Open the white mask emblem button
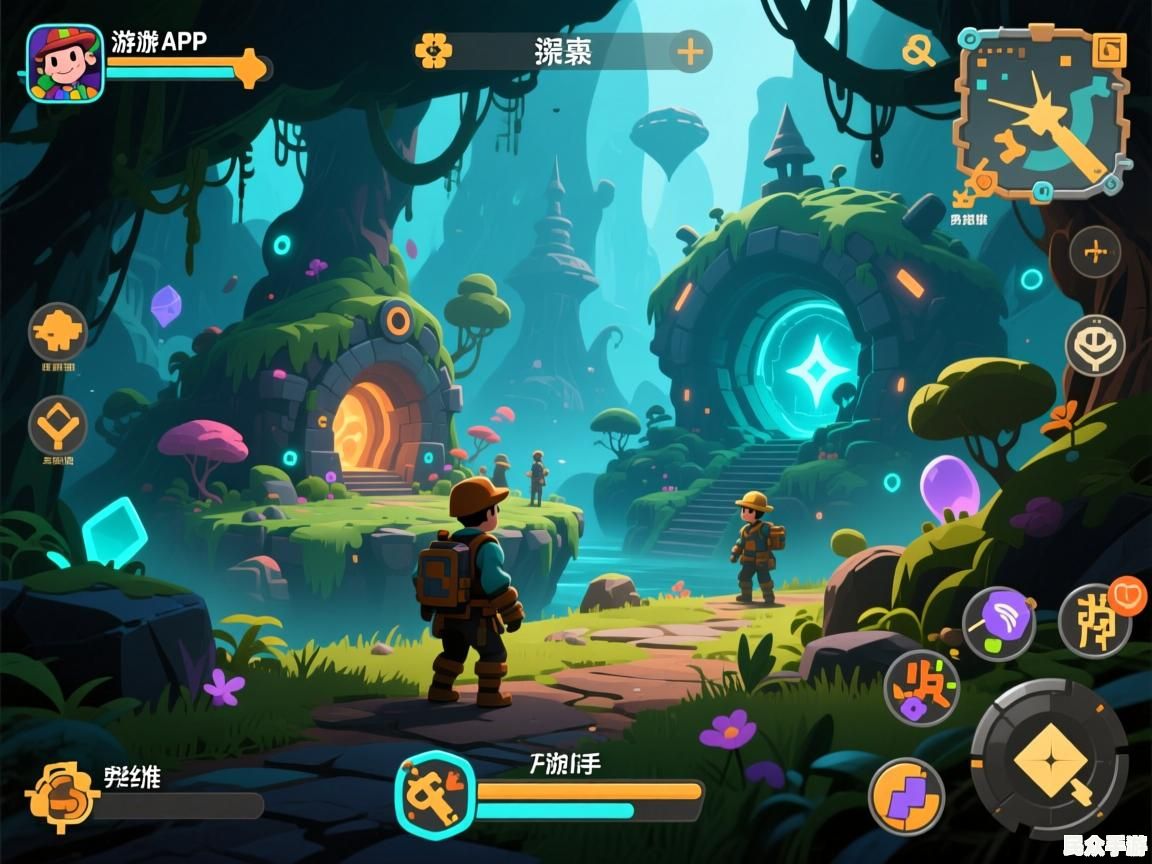The image size is (1152, 864). (1095, 346)
